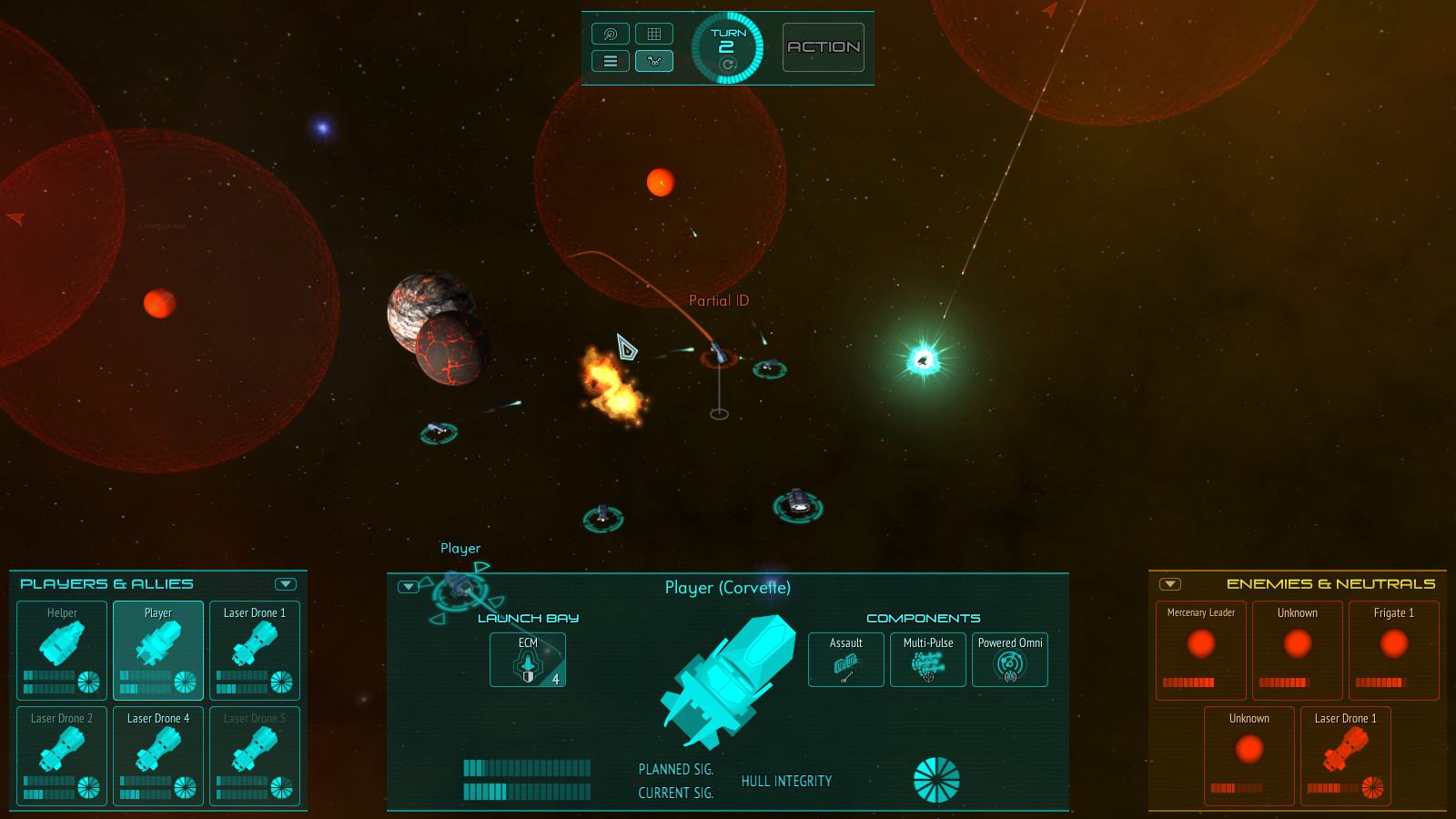Activate the Multi-Pulse component
Viewport: 1456px width, 819px height.
[x=928, y=660]
